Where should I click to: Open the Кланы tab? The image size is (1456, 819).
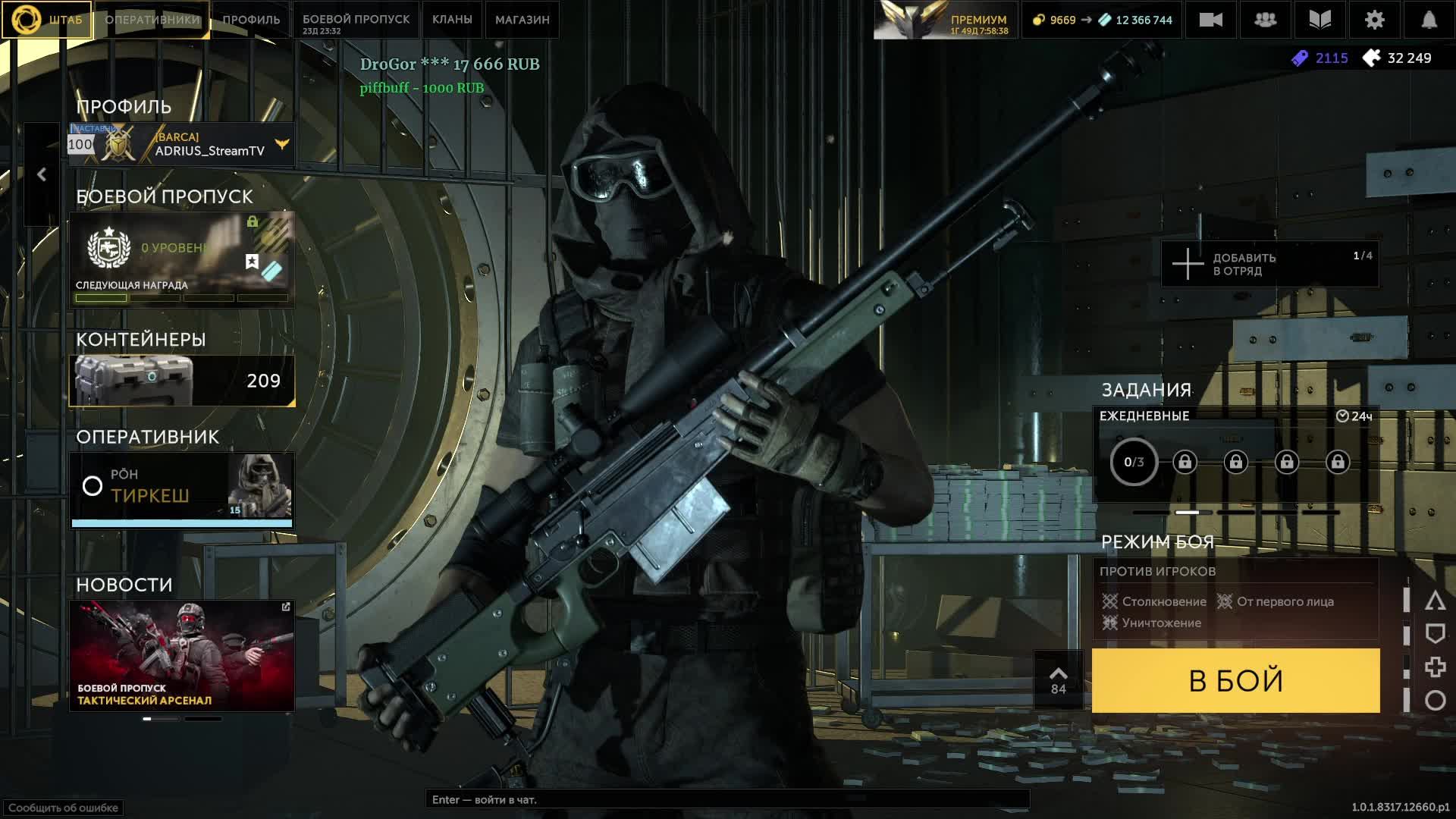pos(452,20)
